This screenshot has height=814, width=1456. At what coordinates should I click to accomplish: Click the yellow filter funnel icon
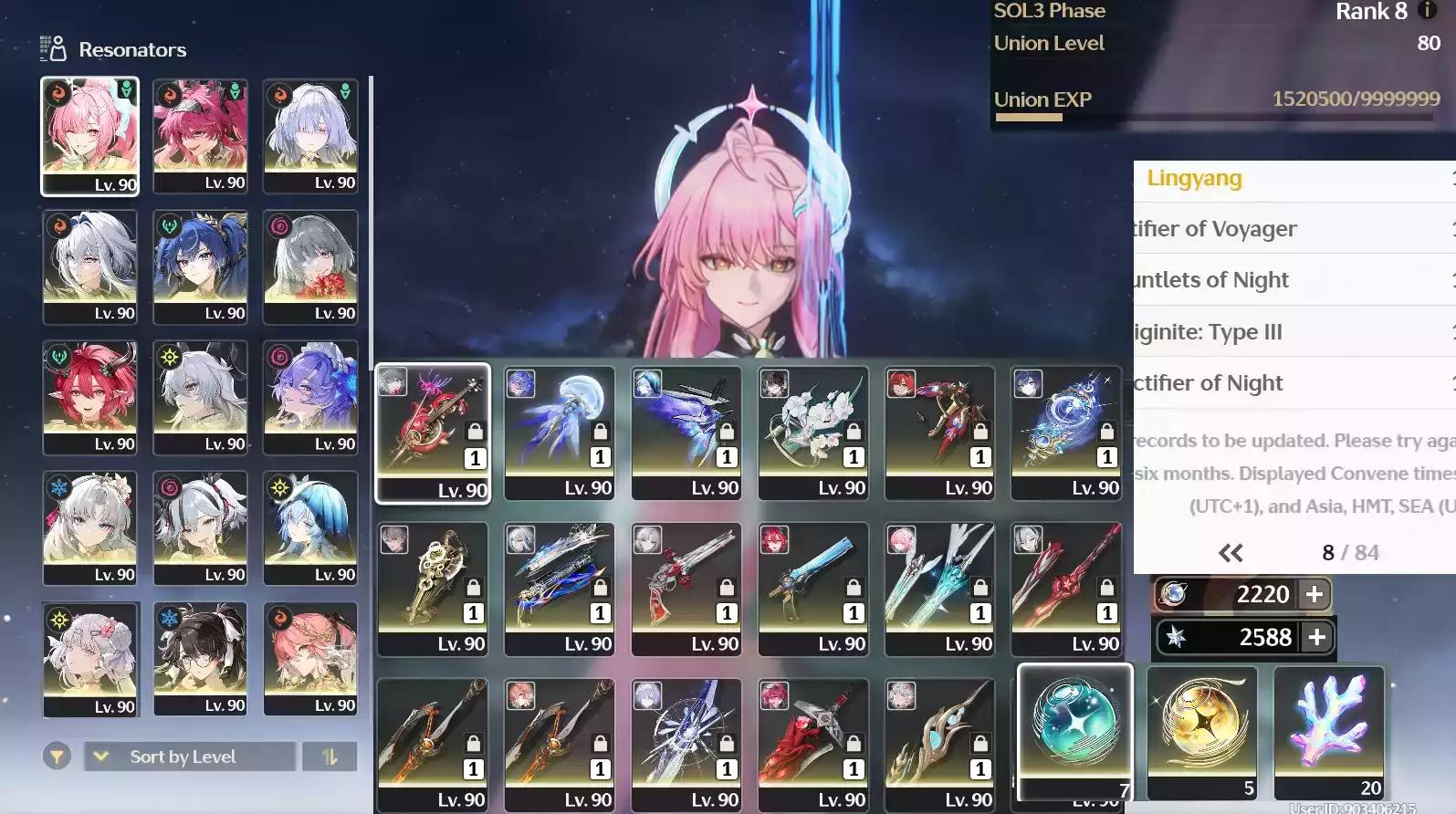coord(57,757)
